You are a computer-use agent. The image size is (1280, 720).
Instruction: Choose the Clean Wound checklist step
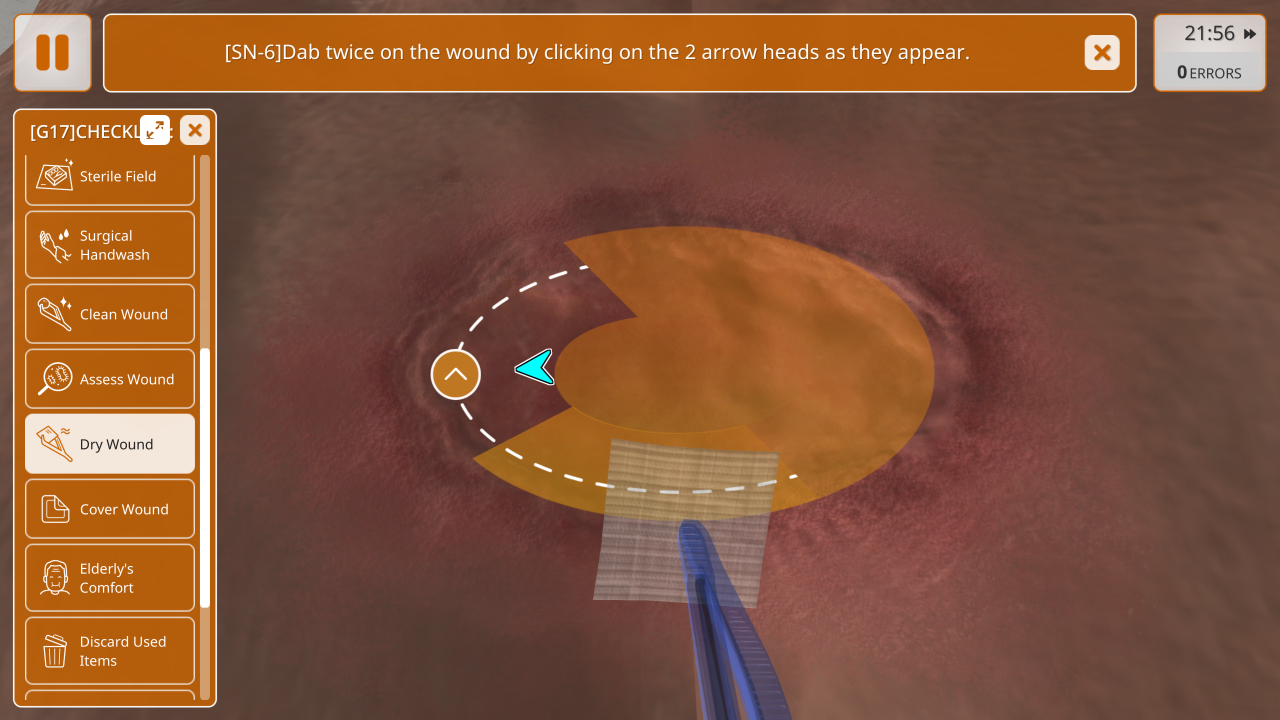click(110, 314)
